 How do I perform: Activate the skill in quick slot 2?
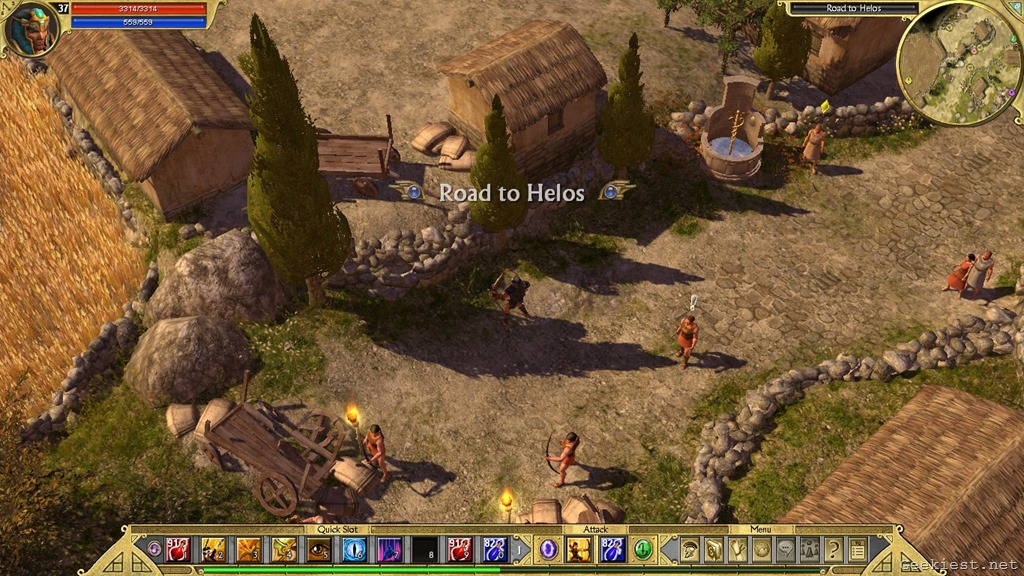tap(213, 548)
